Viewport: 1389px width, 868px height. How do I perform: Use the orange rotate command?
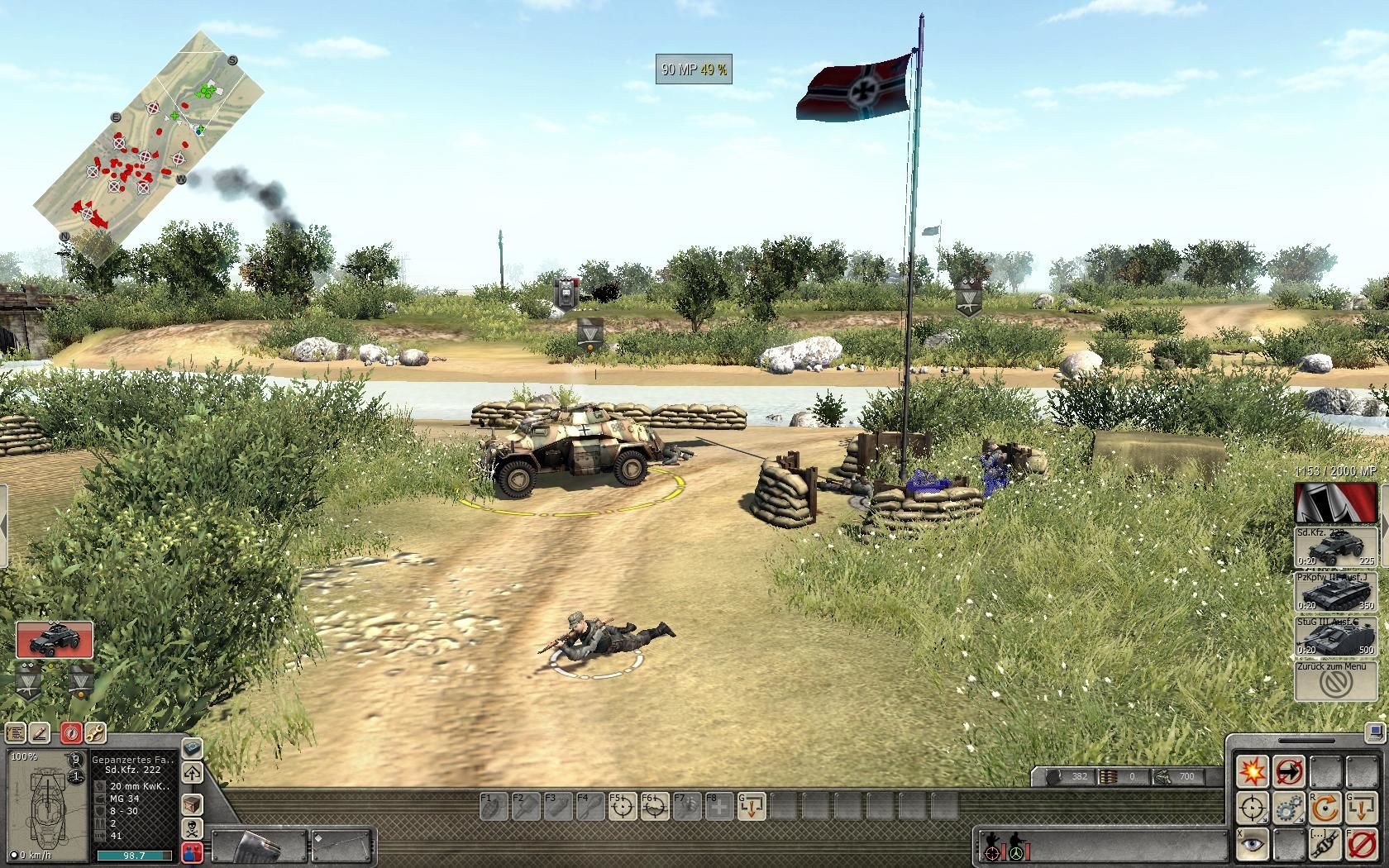(x=1325, y=808)
